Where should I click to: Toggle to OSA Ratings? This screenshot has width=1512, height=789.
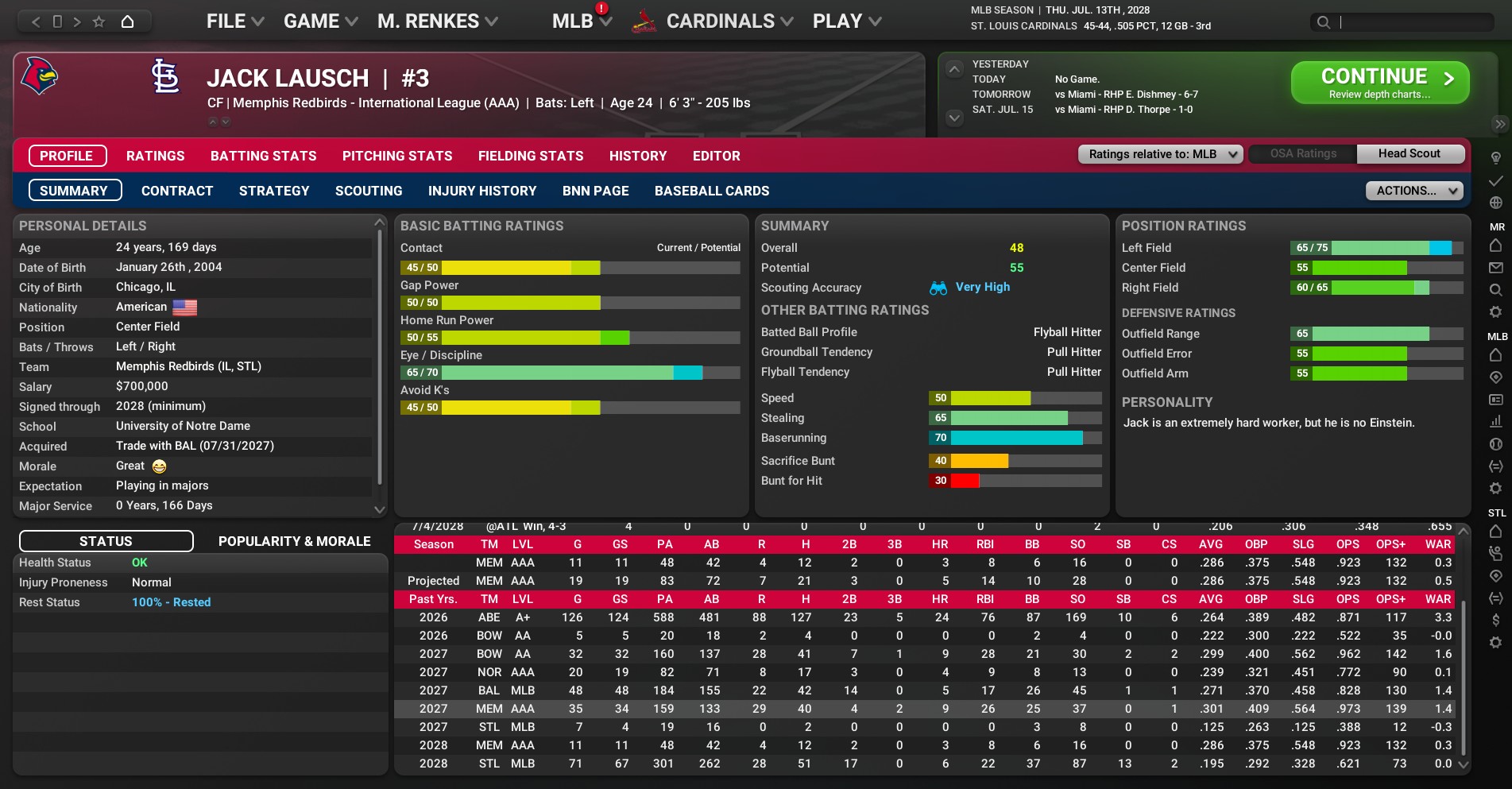click(1303, 153)
